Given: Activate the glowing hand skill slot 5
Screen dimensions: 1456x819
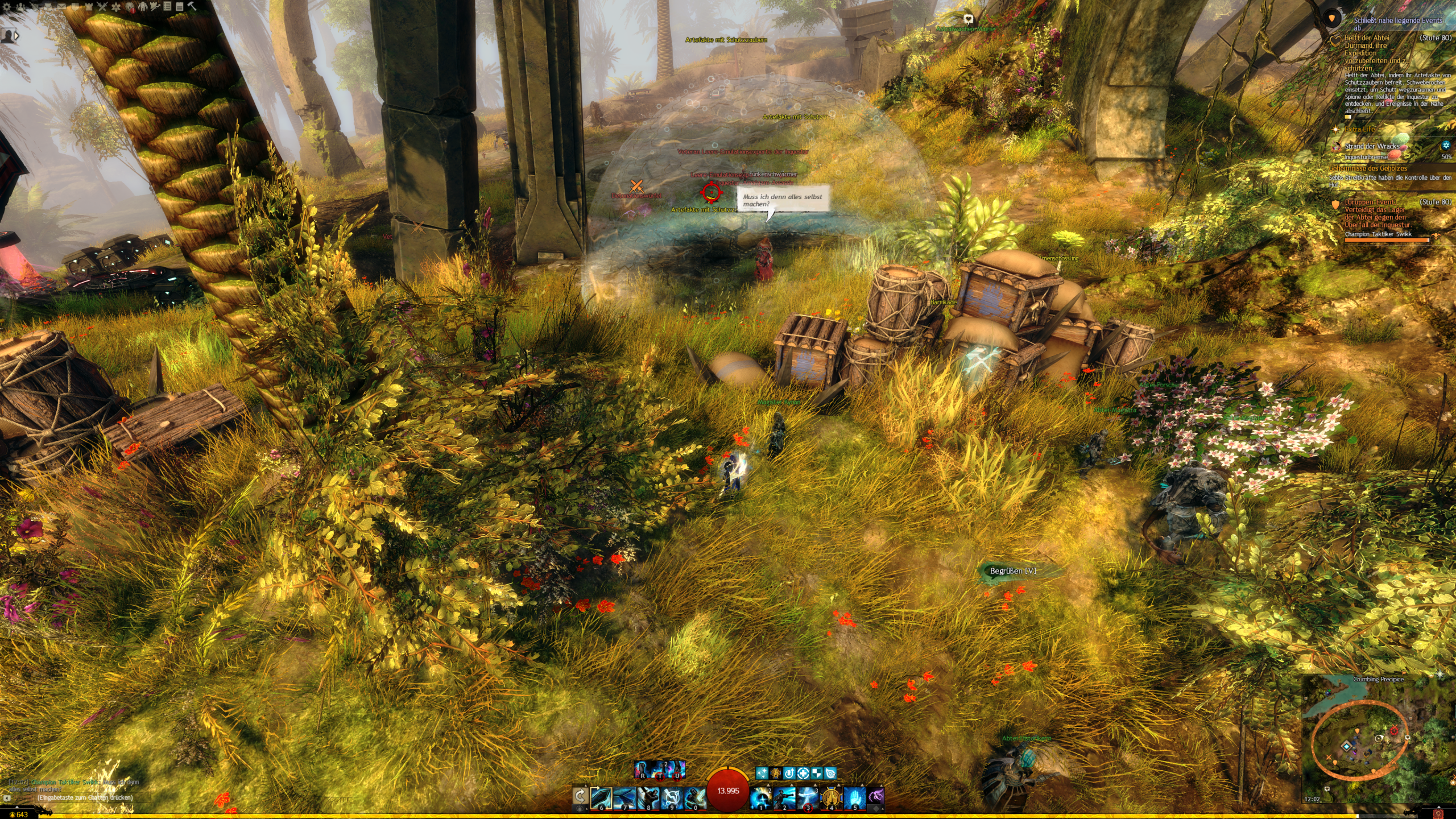Looking at the screenshot, I should click(854, 798).
